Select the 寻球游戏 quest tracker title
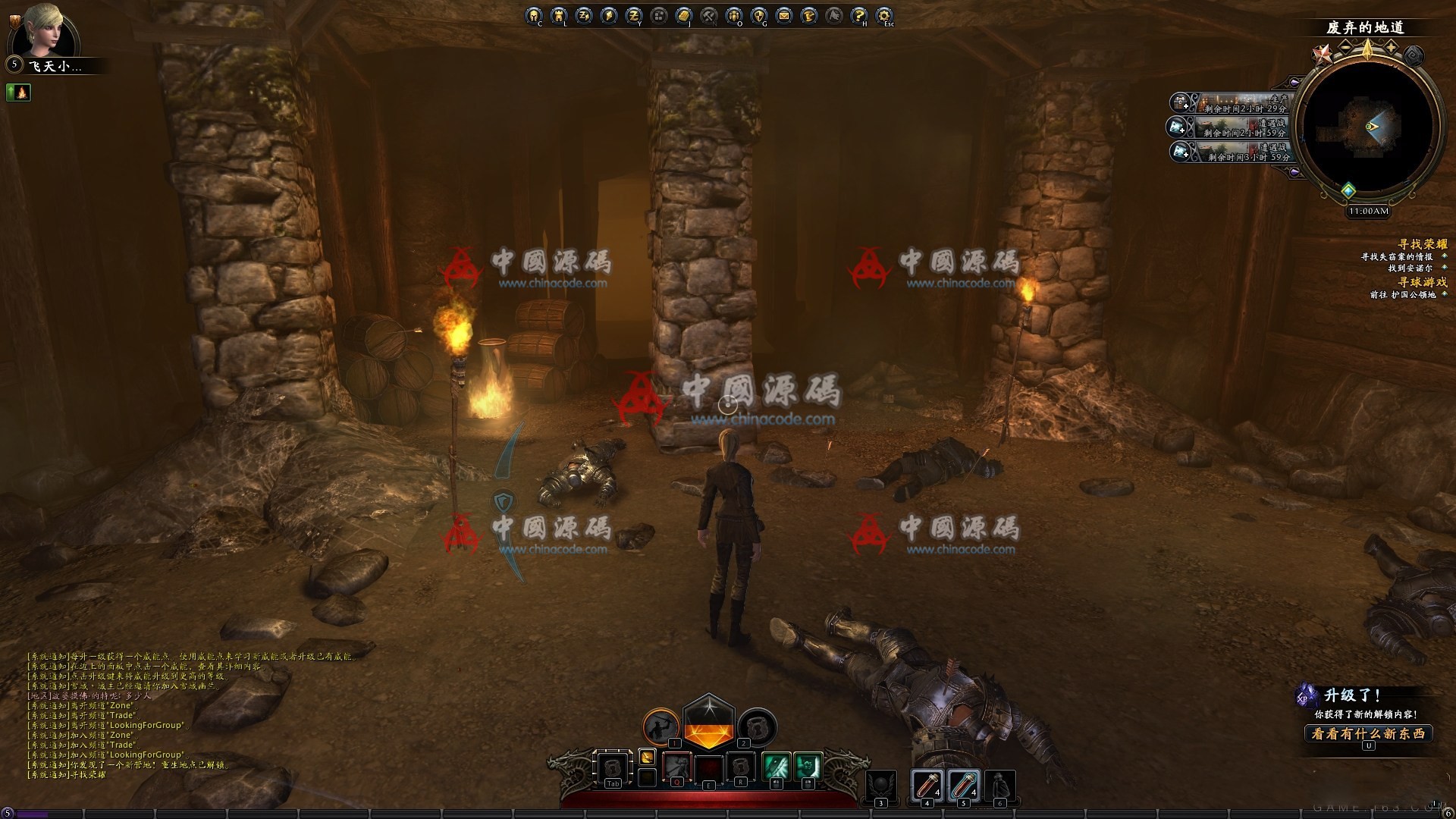 point(1422,282)
